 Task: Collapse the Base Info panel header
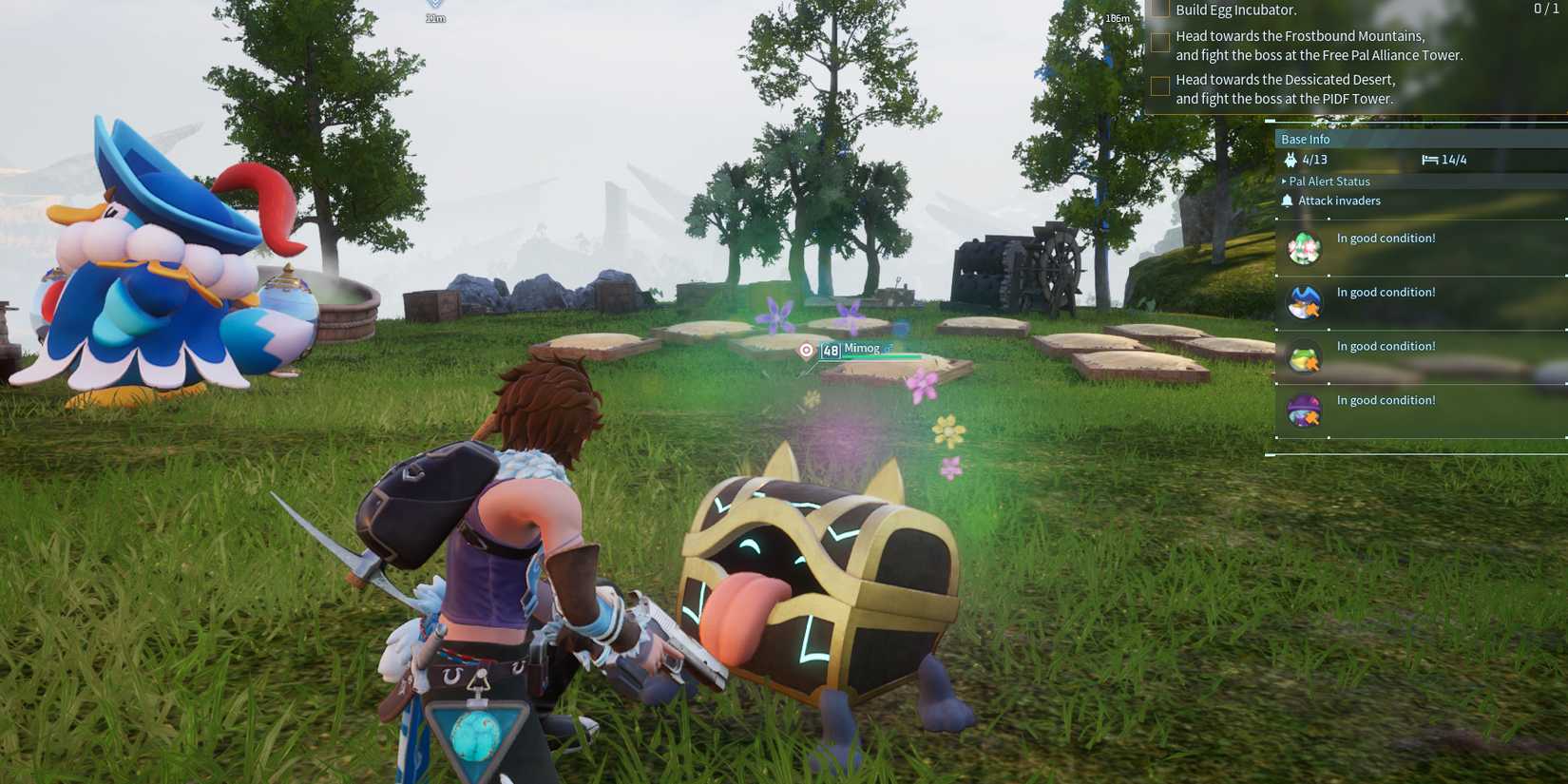(1307, 139)
